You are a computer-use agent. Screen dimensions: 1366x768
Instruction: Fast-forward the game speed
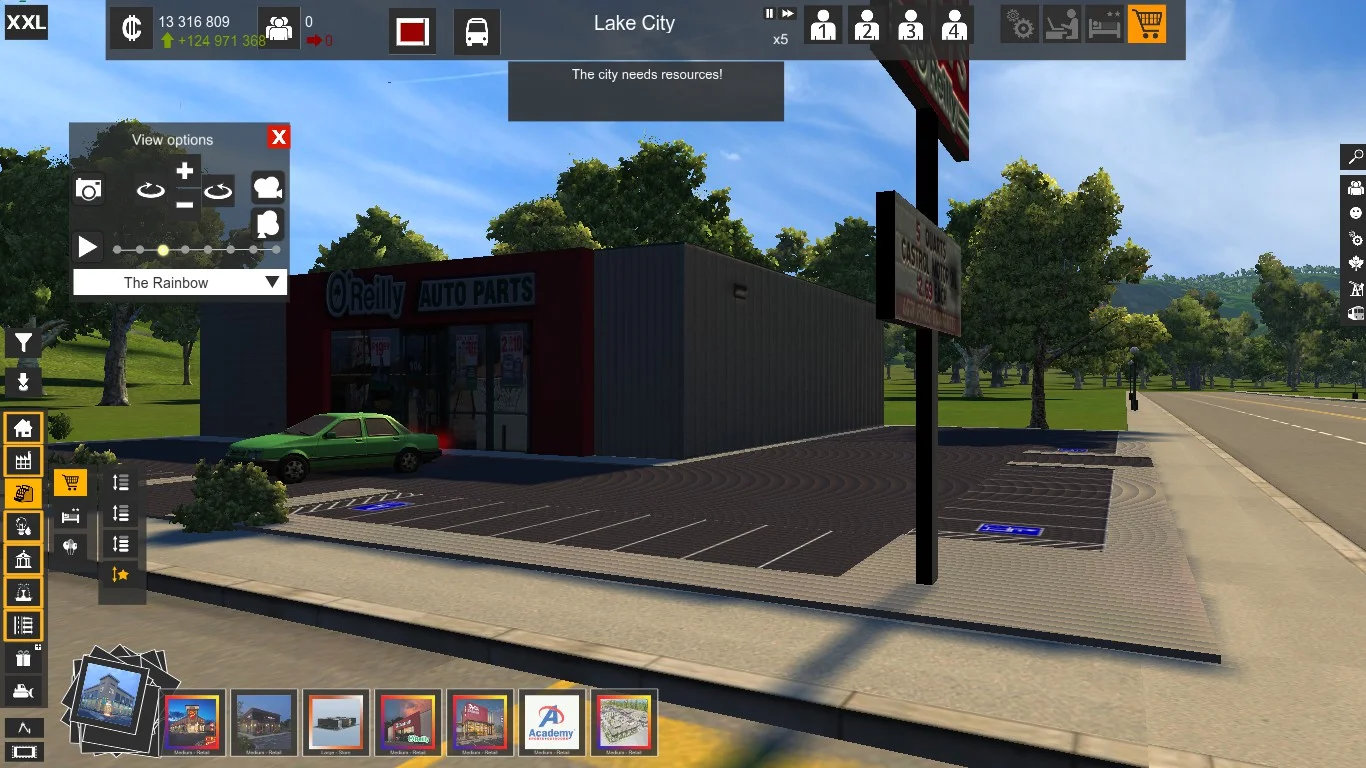pyautogui.click(x=788, y=14)
